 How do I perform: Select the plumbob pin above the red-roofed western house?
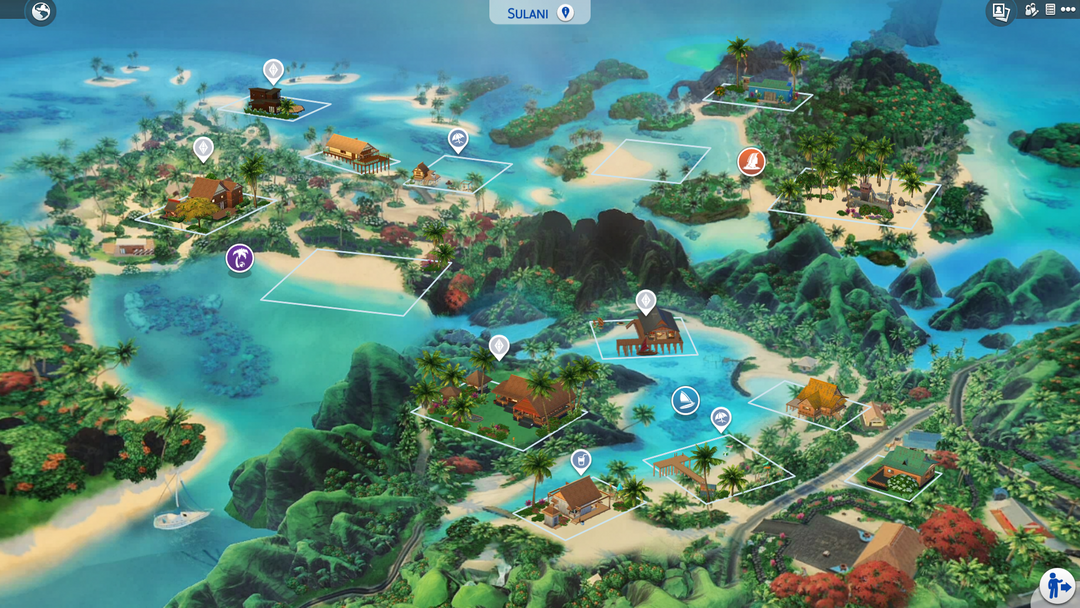tap(203, 150)
